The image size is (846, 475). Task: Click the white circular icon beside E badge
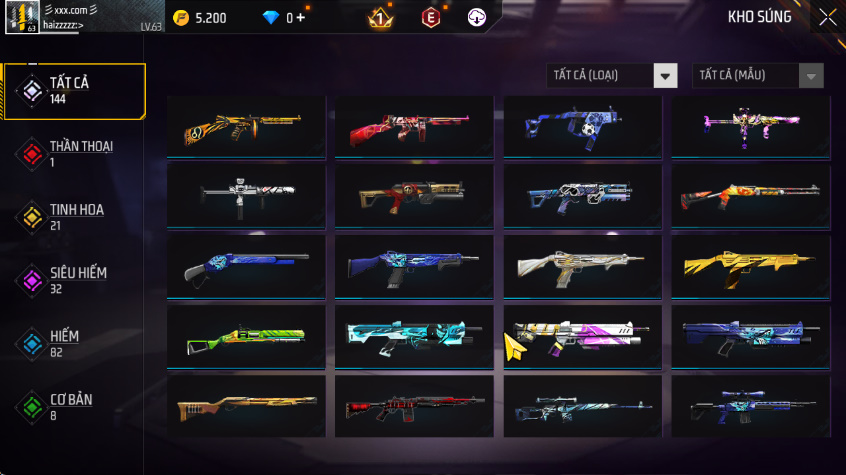477,18
